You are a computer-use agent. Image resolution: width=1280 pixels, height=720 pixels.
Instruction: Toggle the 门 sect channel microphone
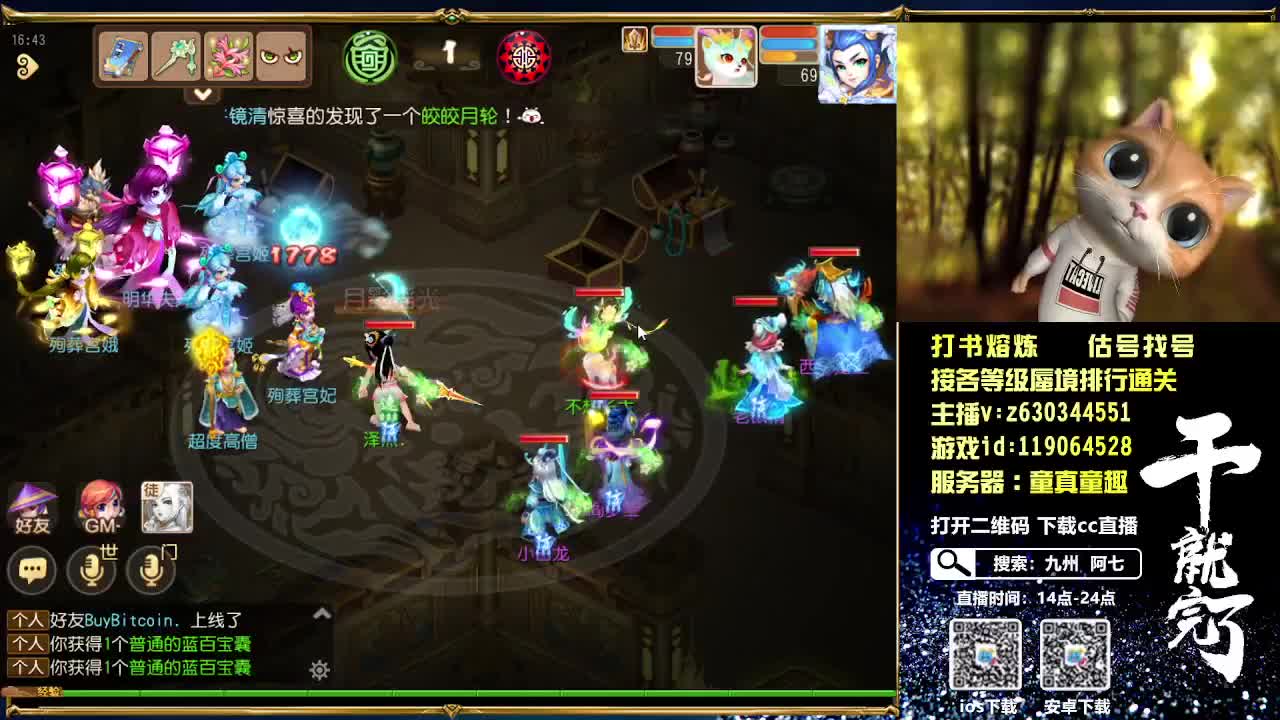coord(148,570)
